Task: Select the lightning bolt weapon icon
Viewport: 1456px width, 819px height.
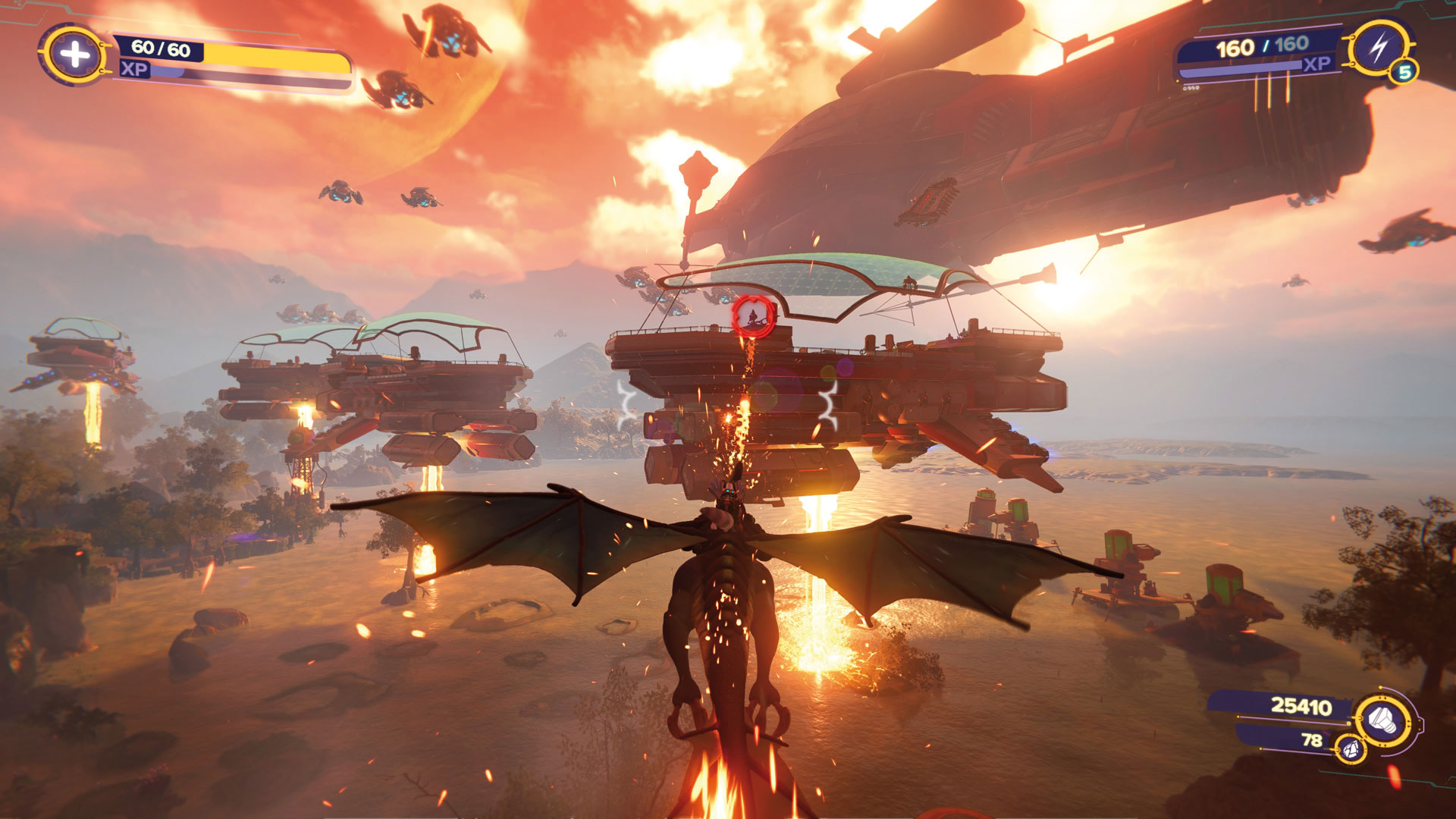Action: pos(1378,49)
